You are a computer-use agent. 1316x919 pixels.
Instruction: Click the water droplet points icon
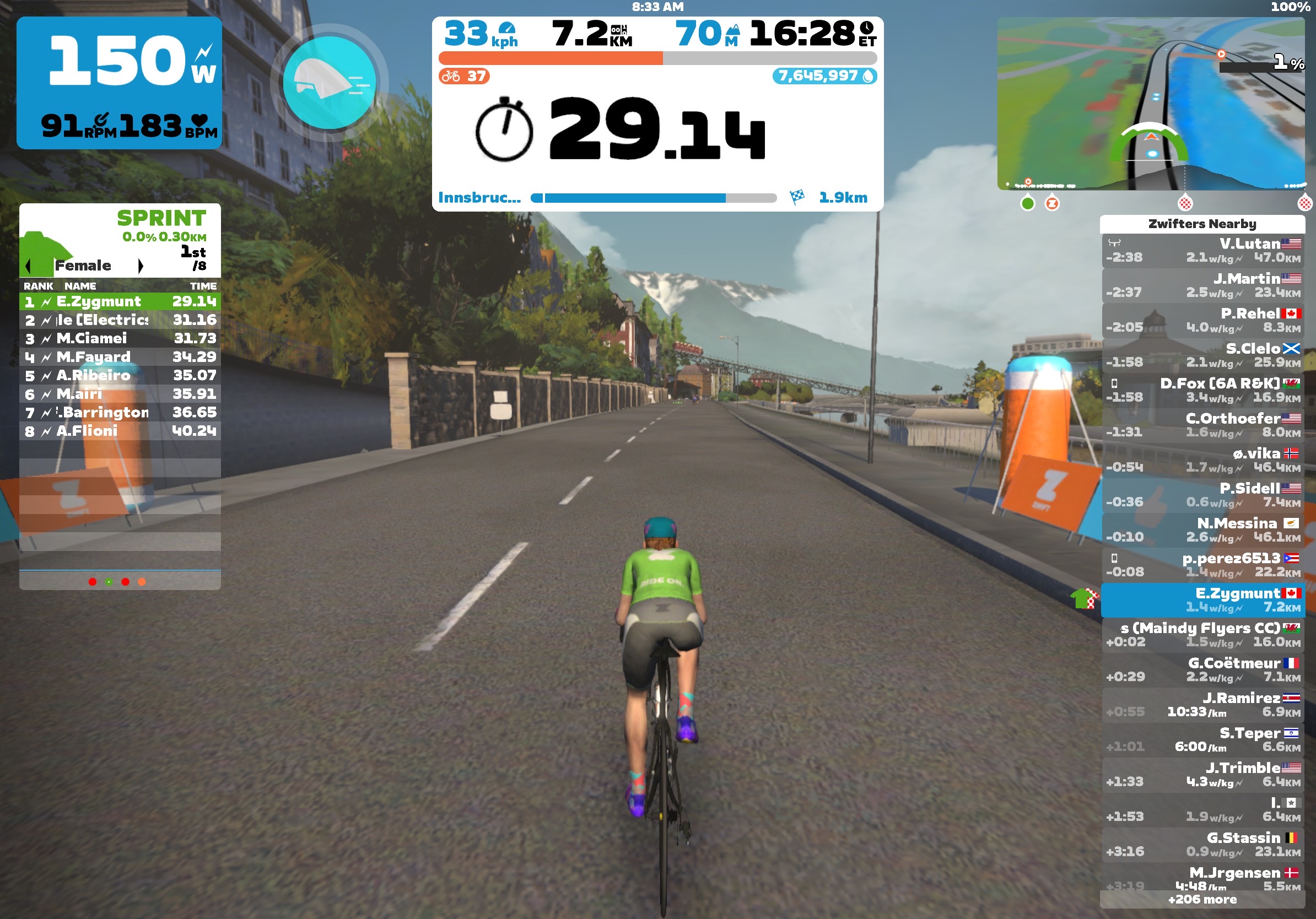(870, 75)
